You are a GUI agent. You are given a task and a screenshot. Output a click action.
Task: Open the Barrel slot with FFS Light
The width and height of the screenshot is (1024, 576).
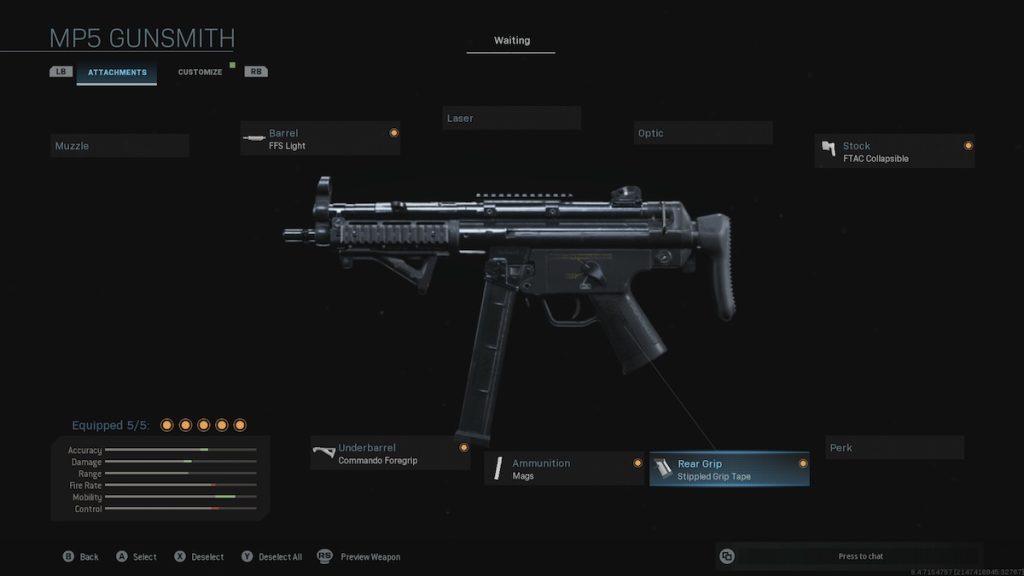click(320, 139)
